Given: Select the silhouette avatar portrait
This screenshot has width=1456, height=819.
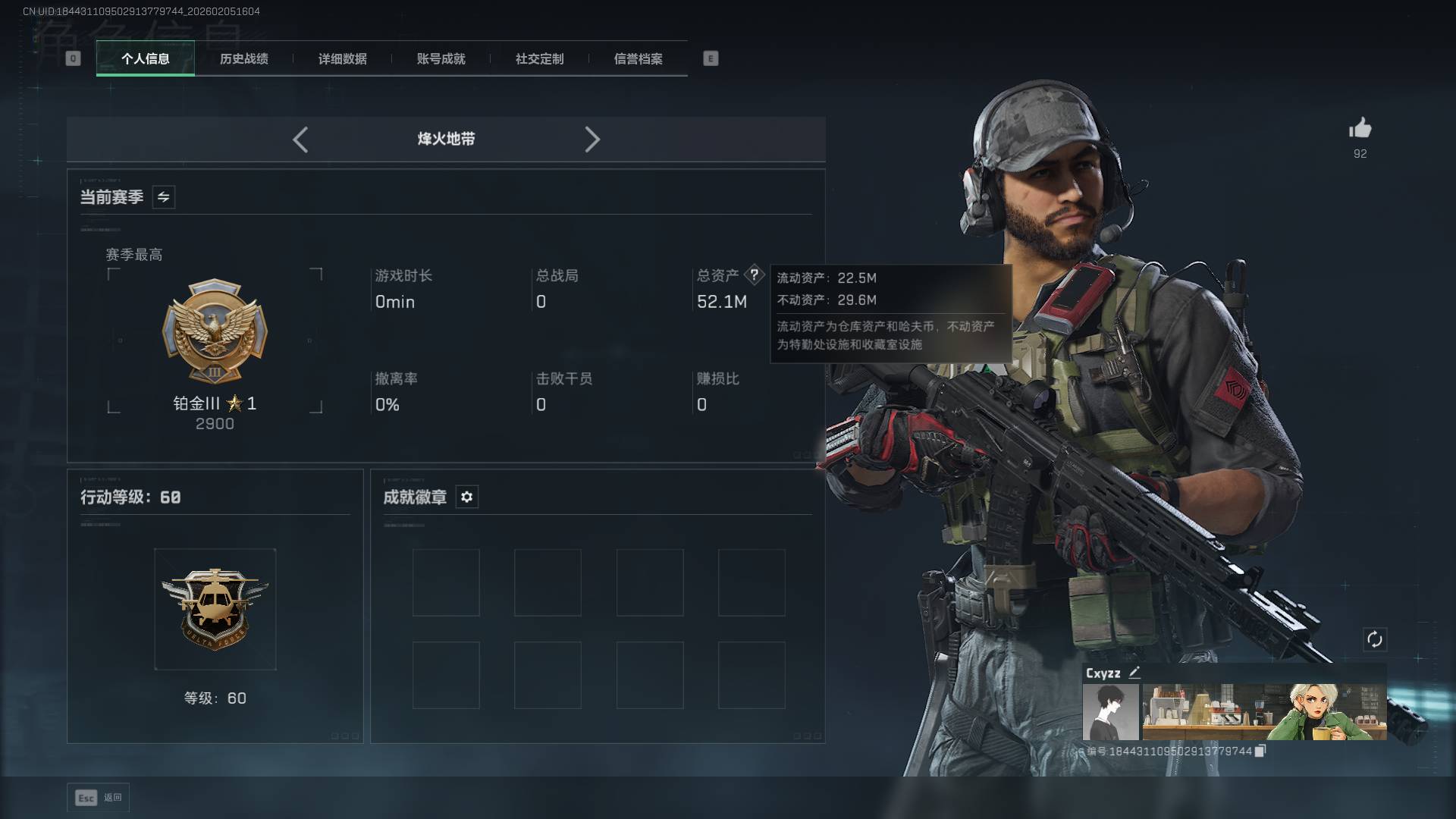Looking at the screenshot, I should coord(1110,712).
